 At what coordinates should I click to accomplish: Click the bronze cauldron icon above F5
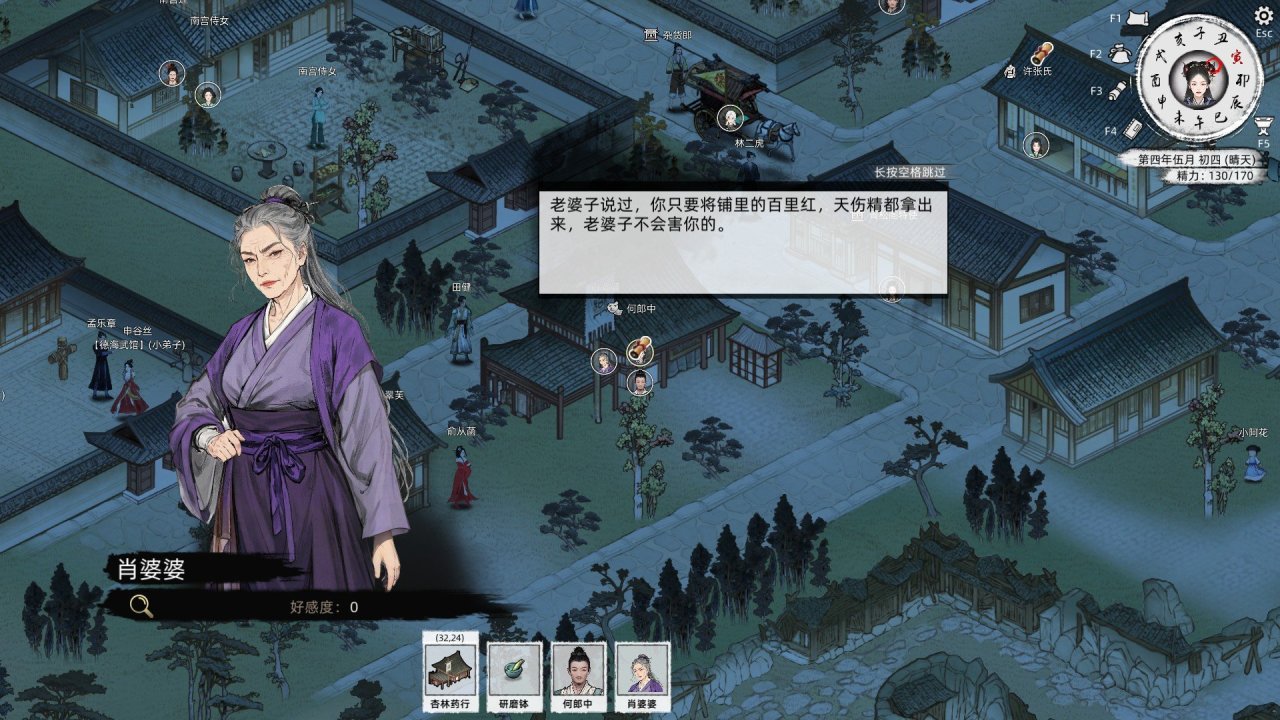[x=1263, y=125]
